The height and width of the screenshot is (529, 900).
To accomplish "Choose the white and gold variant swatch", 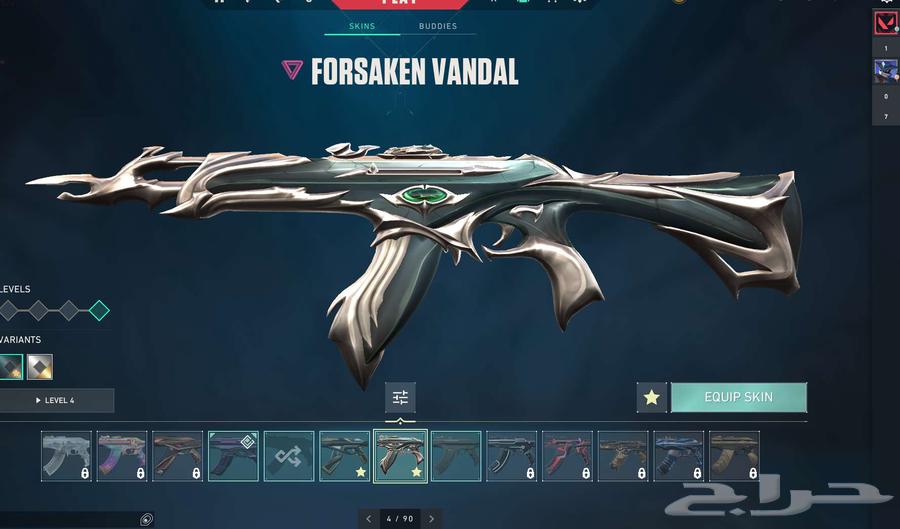I will 40,367.
